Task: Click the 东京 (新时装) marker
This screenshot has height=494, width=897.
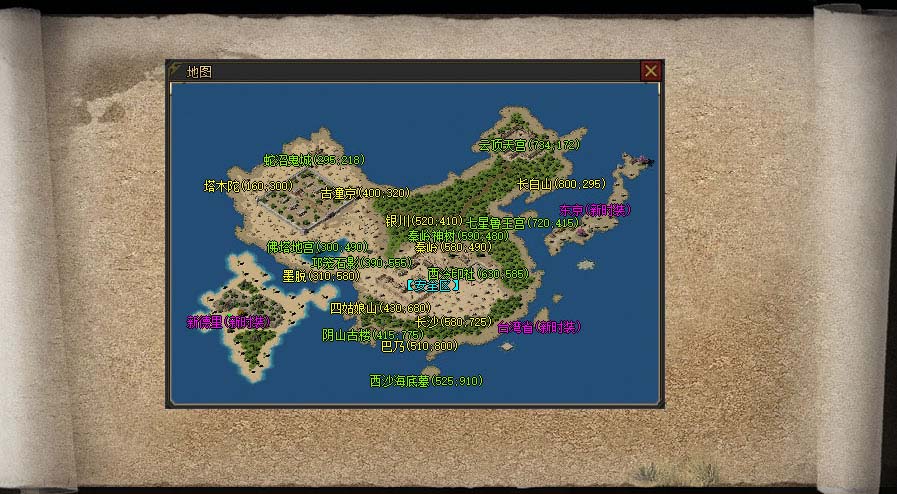Action: 596,211
